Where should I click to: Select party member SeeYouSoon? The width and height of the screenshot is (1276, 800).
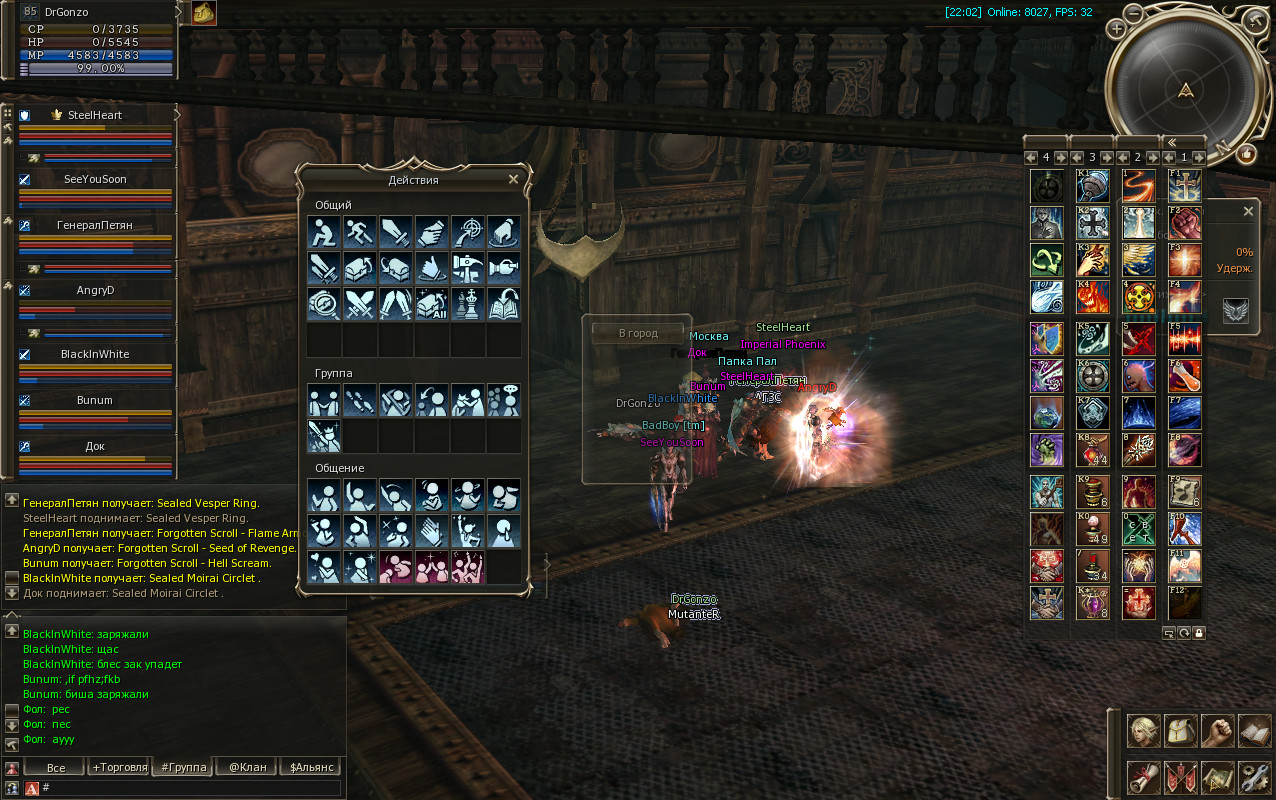pyautogui.click(x=95, y=179)
